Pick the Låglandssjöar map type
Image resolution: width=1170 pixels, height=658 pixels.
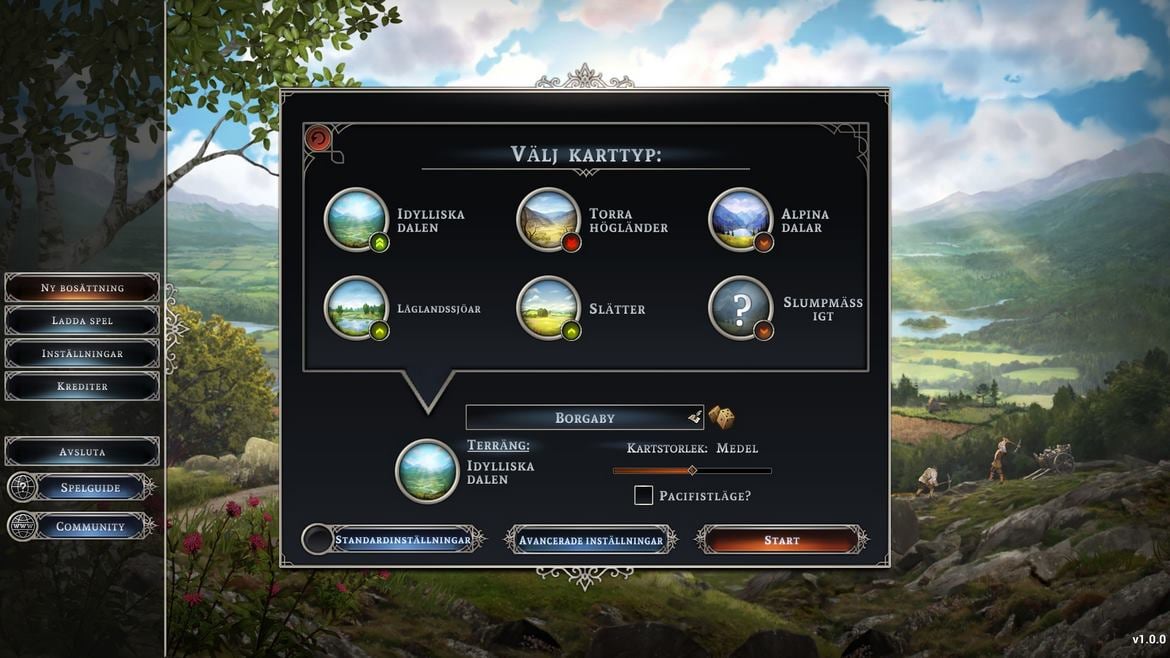click(356, 308)
